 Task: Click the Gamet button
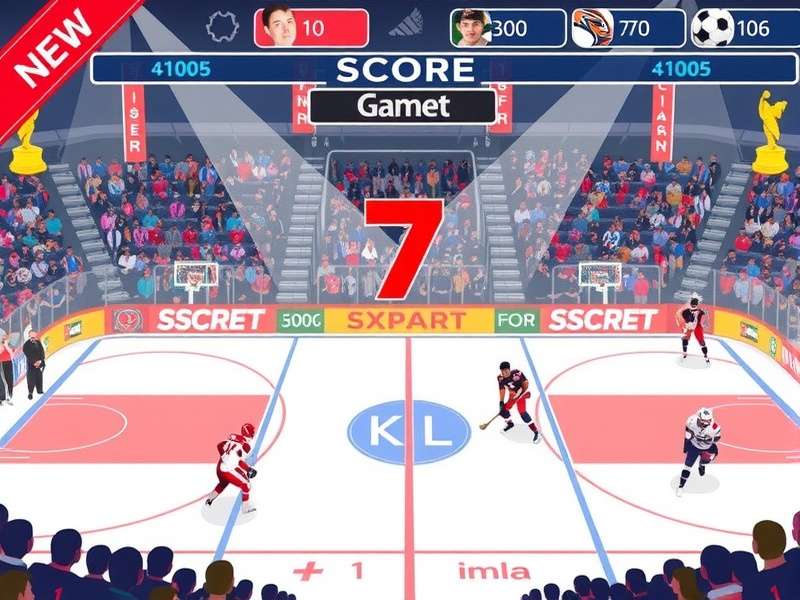402,106
